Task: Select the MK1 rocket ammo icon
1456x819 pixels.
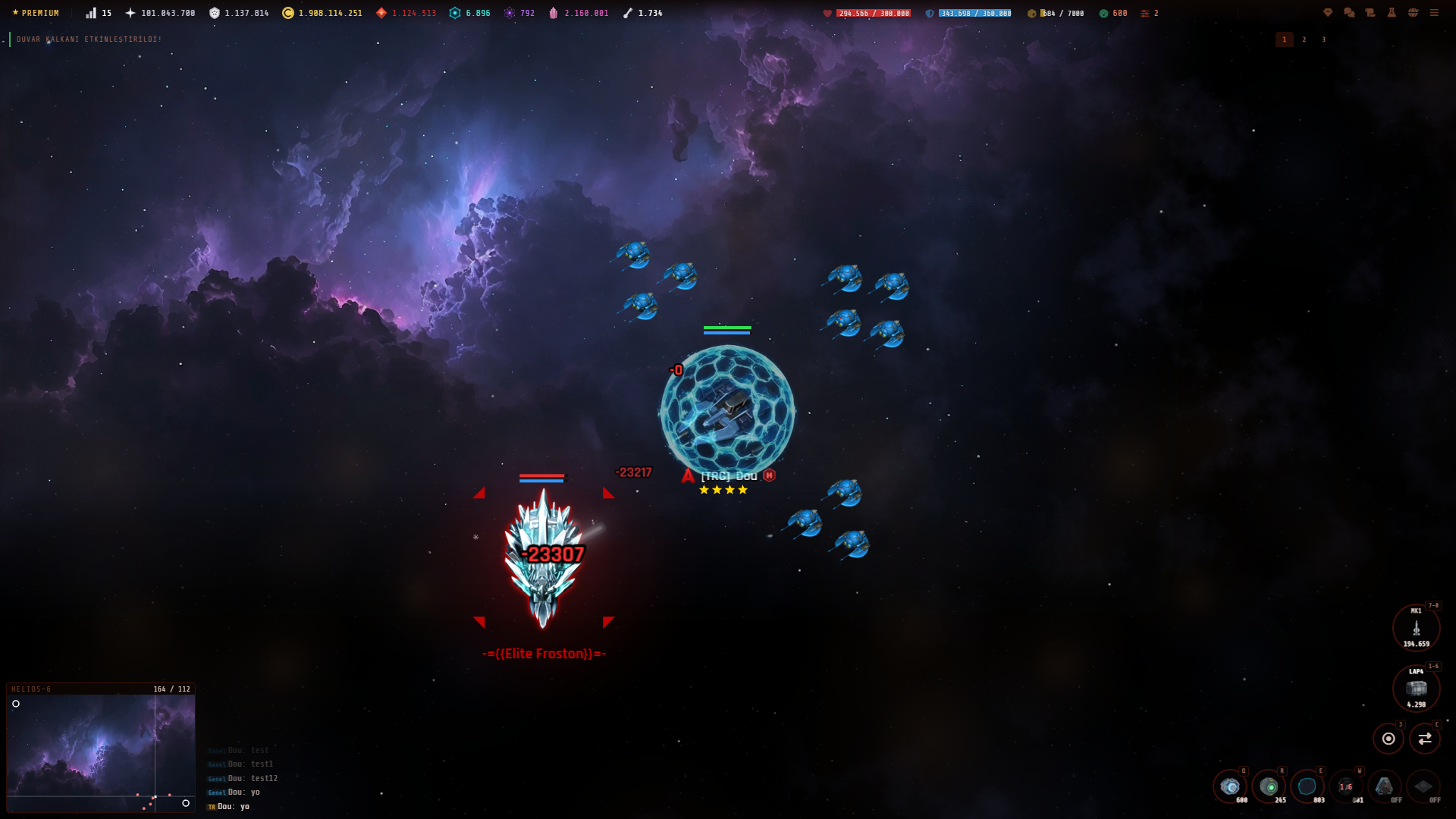Action: click(x=1417, y=627)
